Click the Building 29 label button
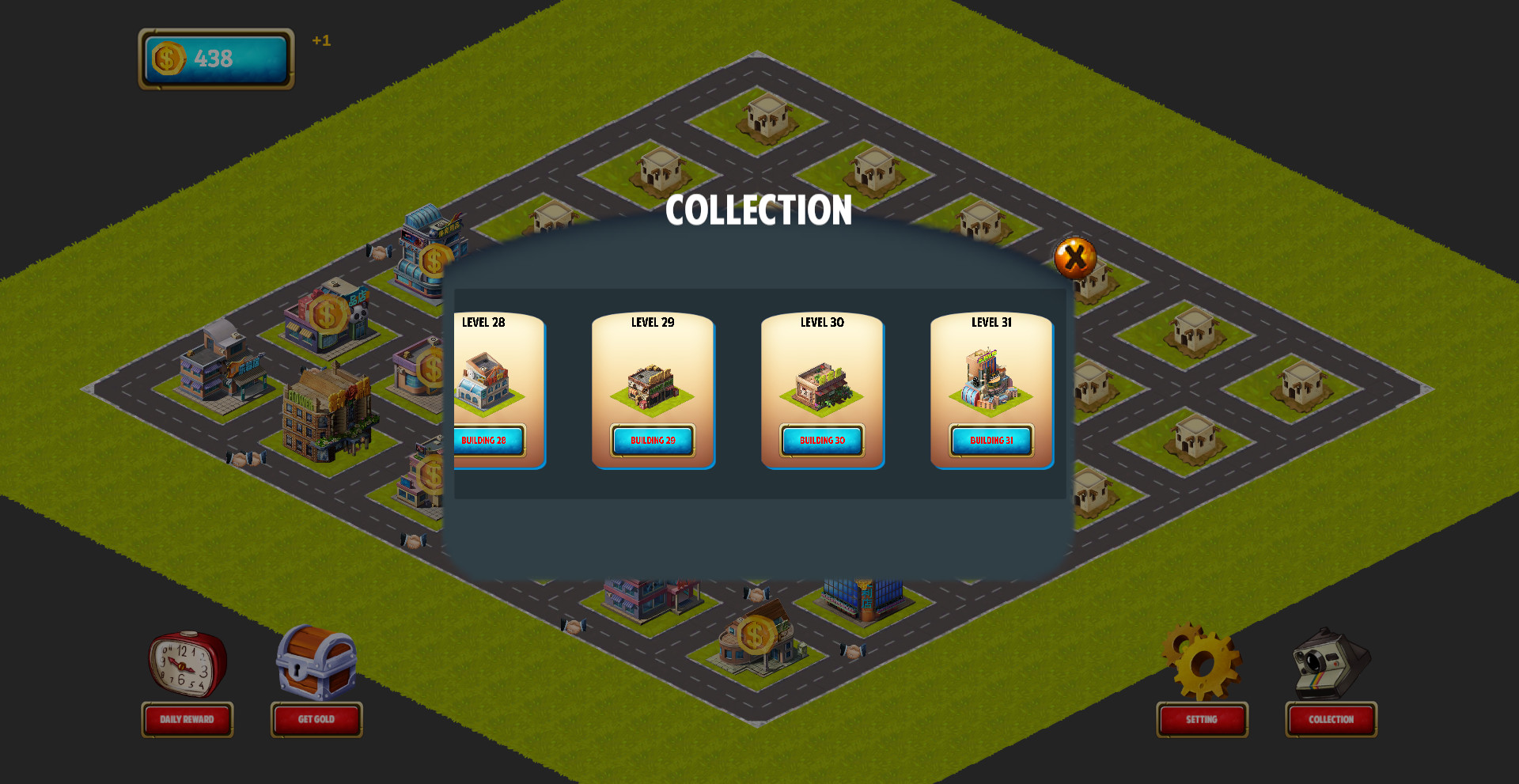Viewport: 1519px width, 784px height. click(653, 441)
